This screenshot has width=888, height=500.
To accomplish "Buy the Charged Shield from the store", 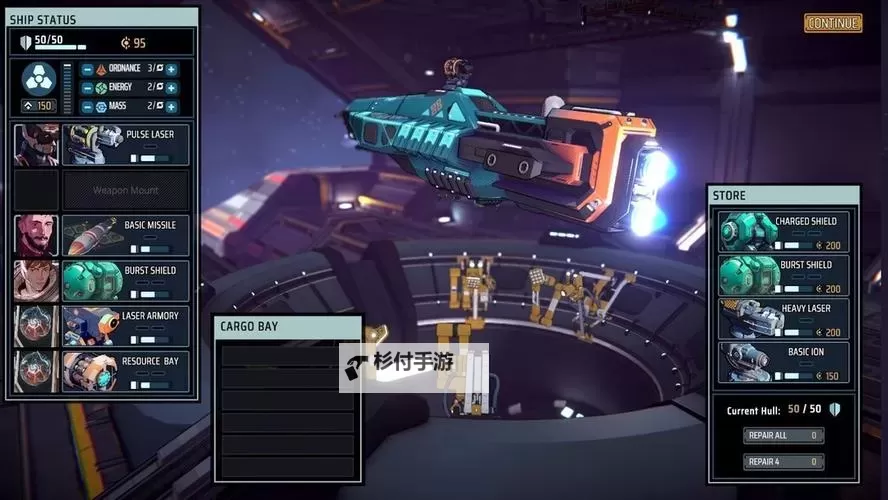I will (784, 232).
